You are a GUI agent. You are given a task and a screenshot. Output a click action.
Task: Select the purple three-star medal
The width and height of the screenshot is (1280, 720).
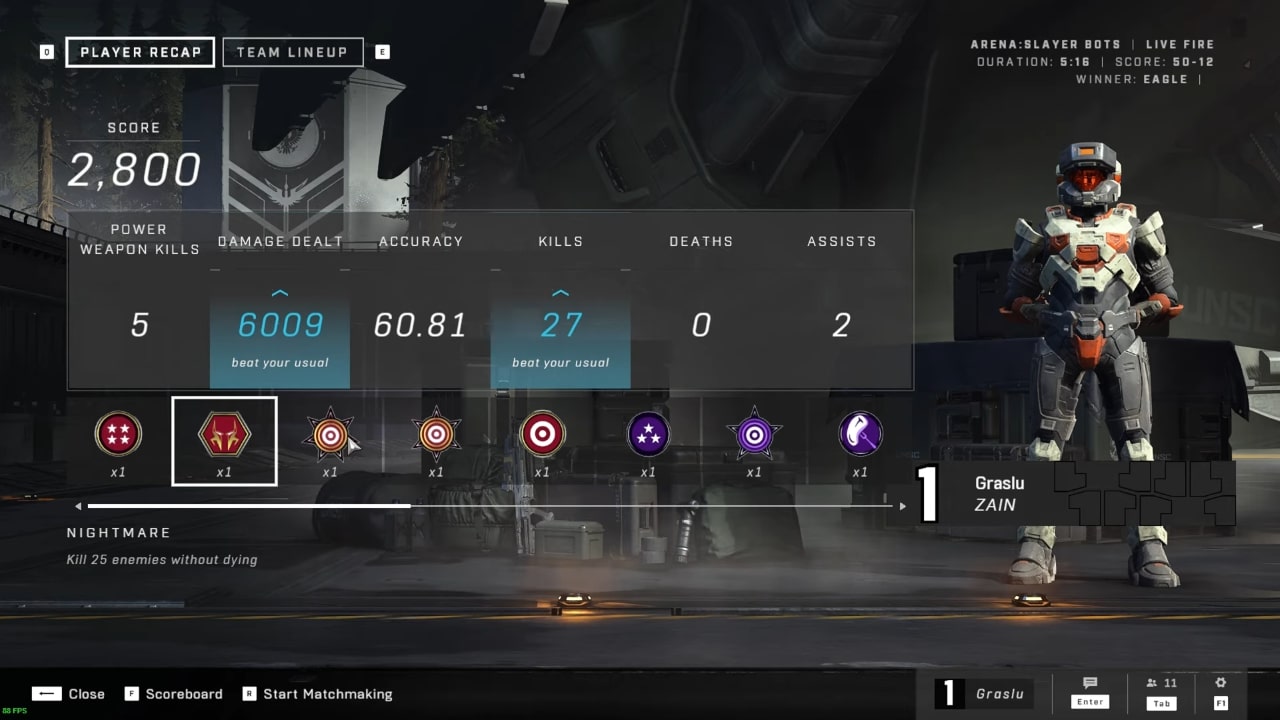[648, 435]
